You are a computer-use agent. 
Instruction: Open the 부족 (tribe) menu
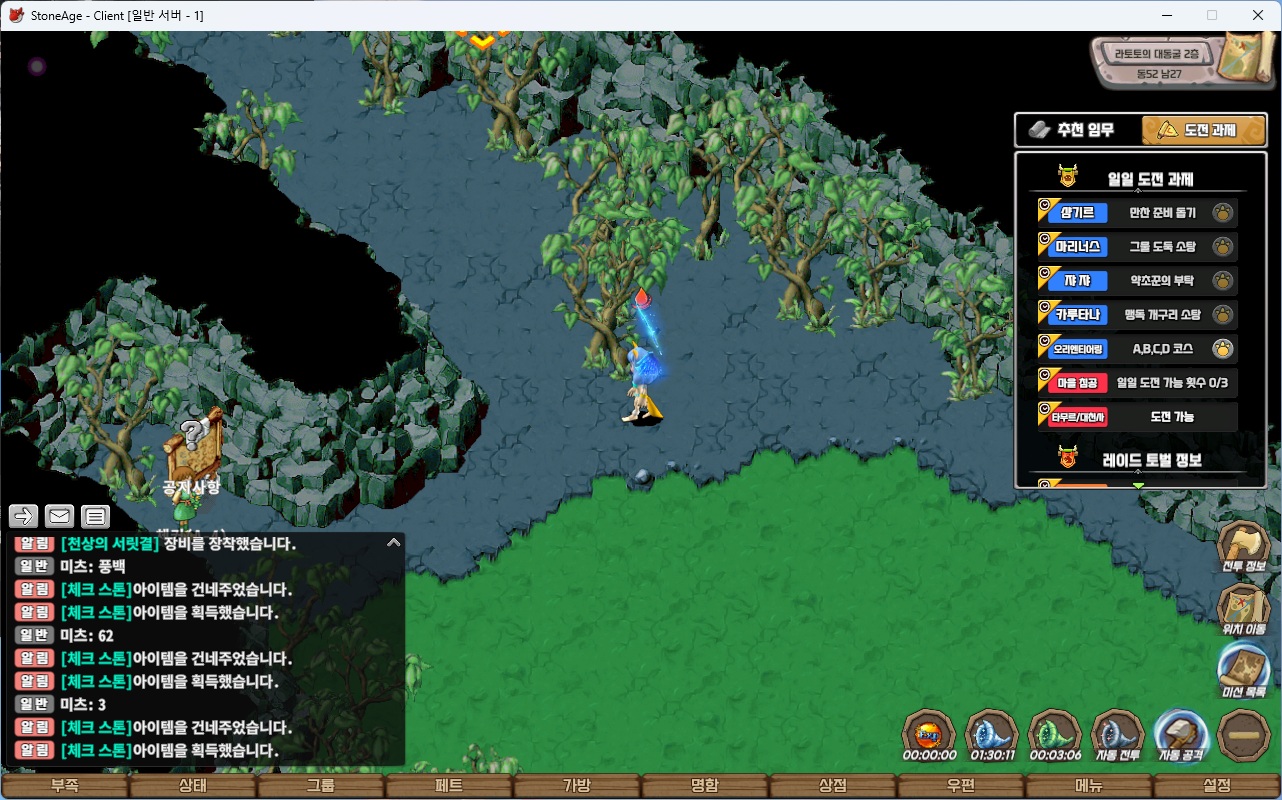pyautogui.click(x=65, y=785)
